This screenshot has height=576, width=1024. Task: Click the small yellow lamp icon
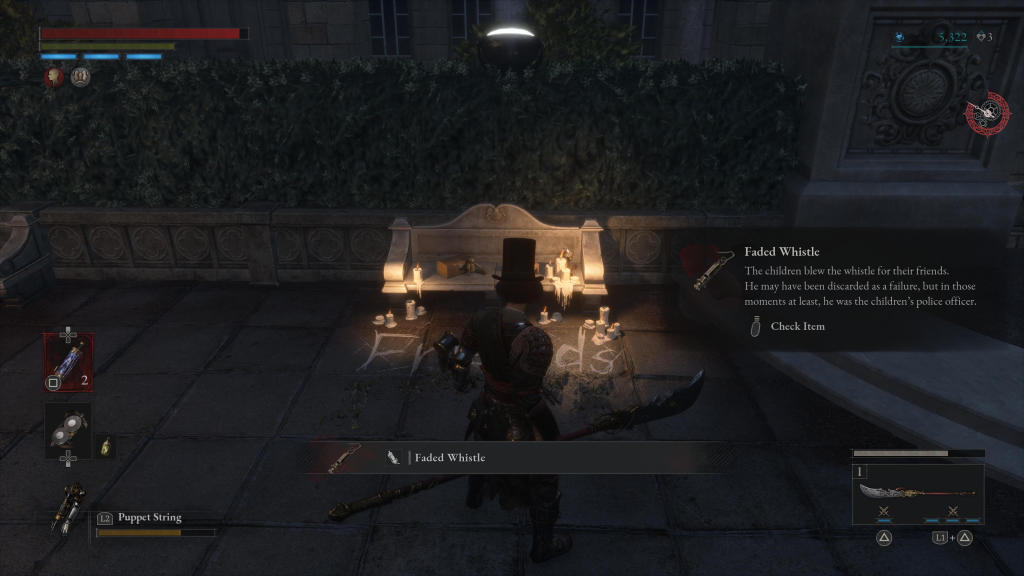(x=105, y=446)
